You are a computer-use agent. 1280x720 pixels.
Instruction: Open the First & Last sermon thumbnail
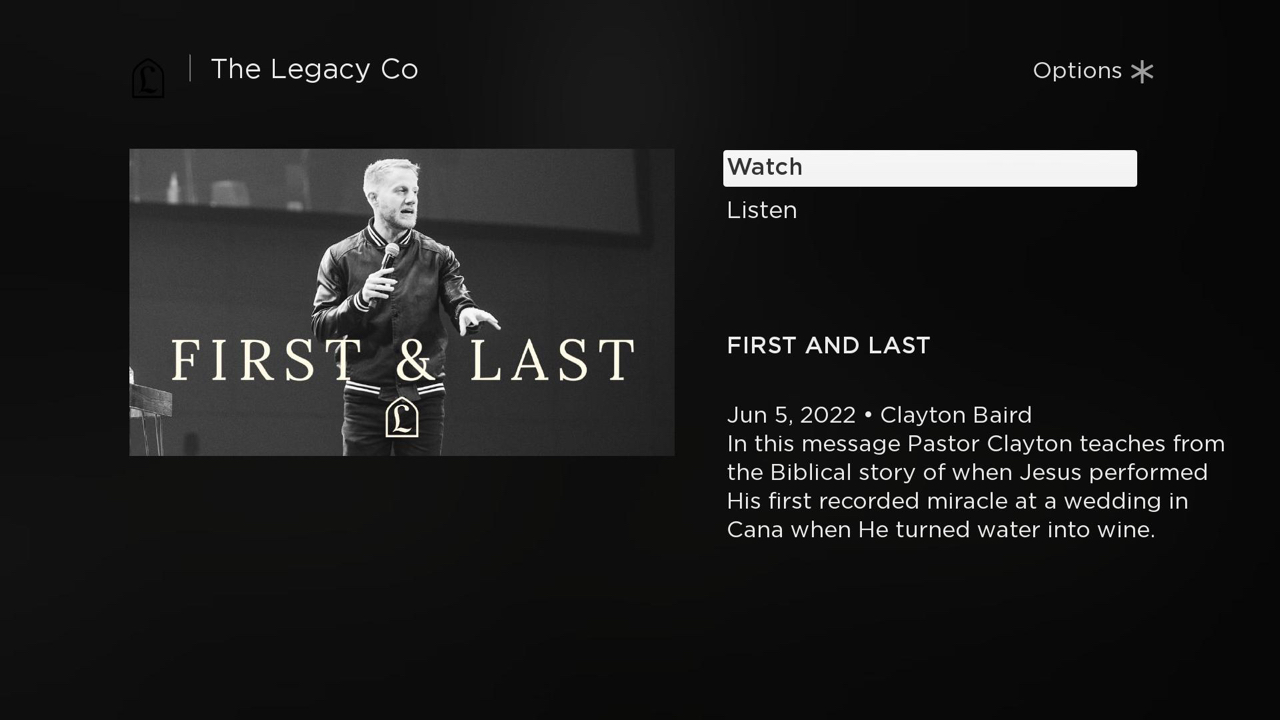coord(401,302)
